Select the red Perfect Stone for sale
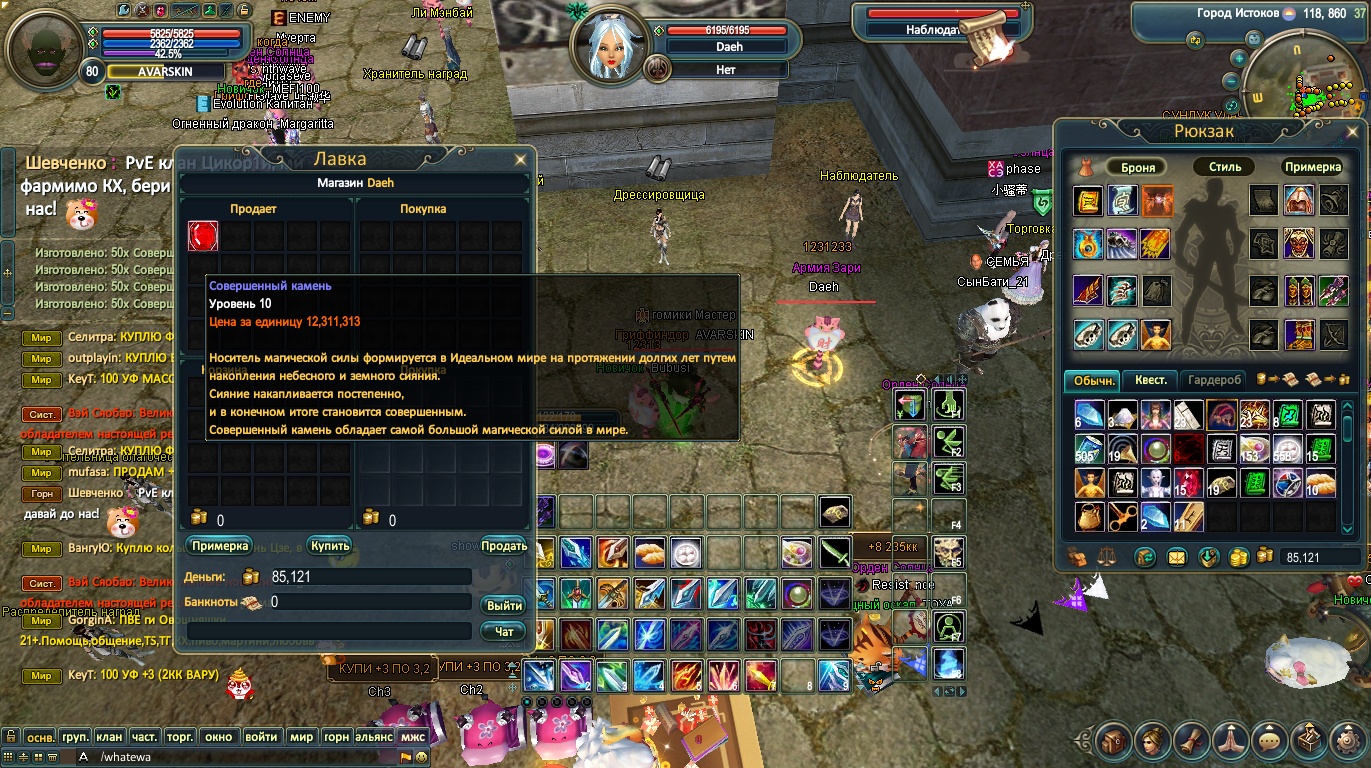Image resolution: width=1371 pixels, height=768 pixels. click(x=203, y=236)
